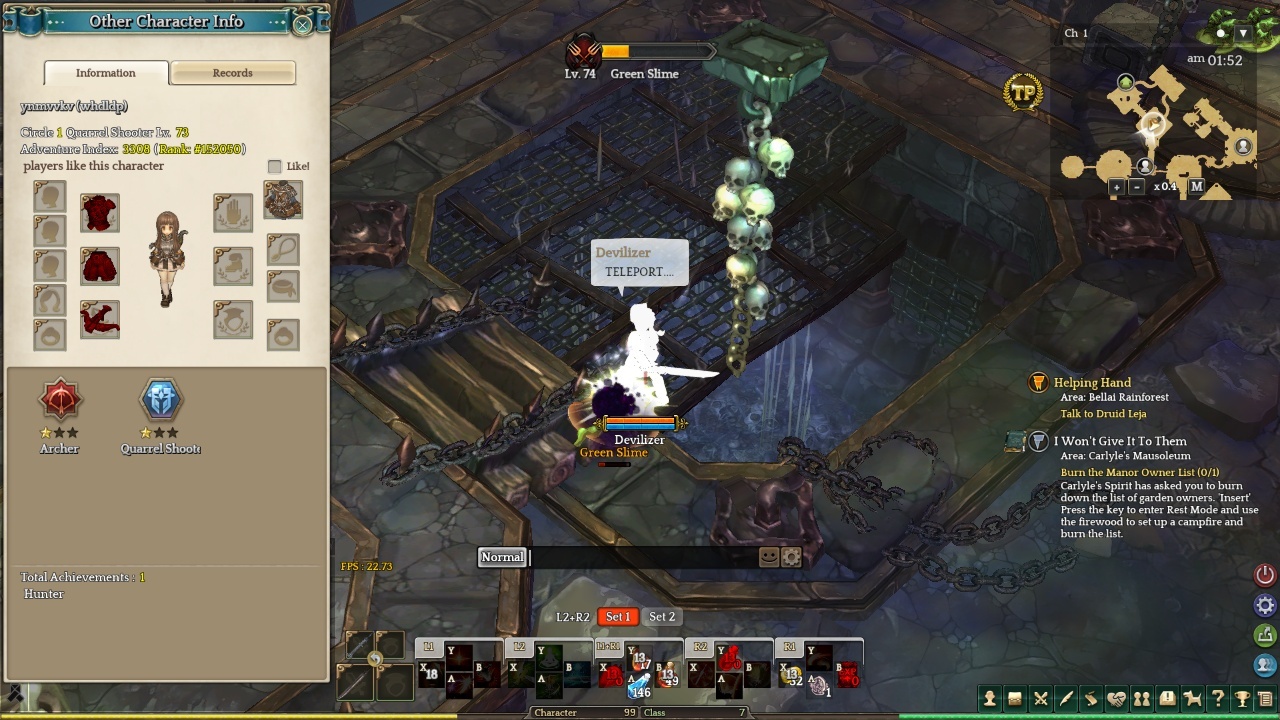Inspect the brown armor costume slot
Screen dimensions: 1280x720
(x=283, y=200)
